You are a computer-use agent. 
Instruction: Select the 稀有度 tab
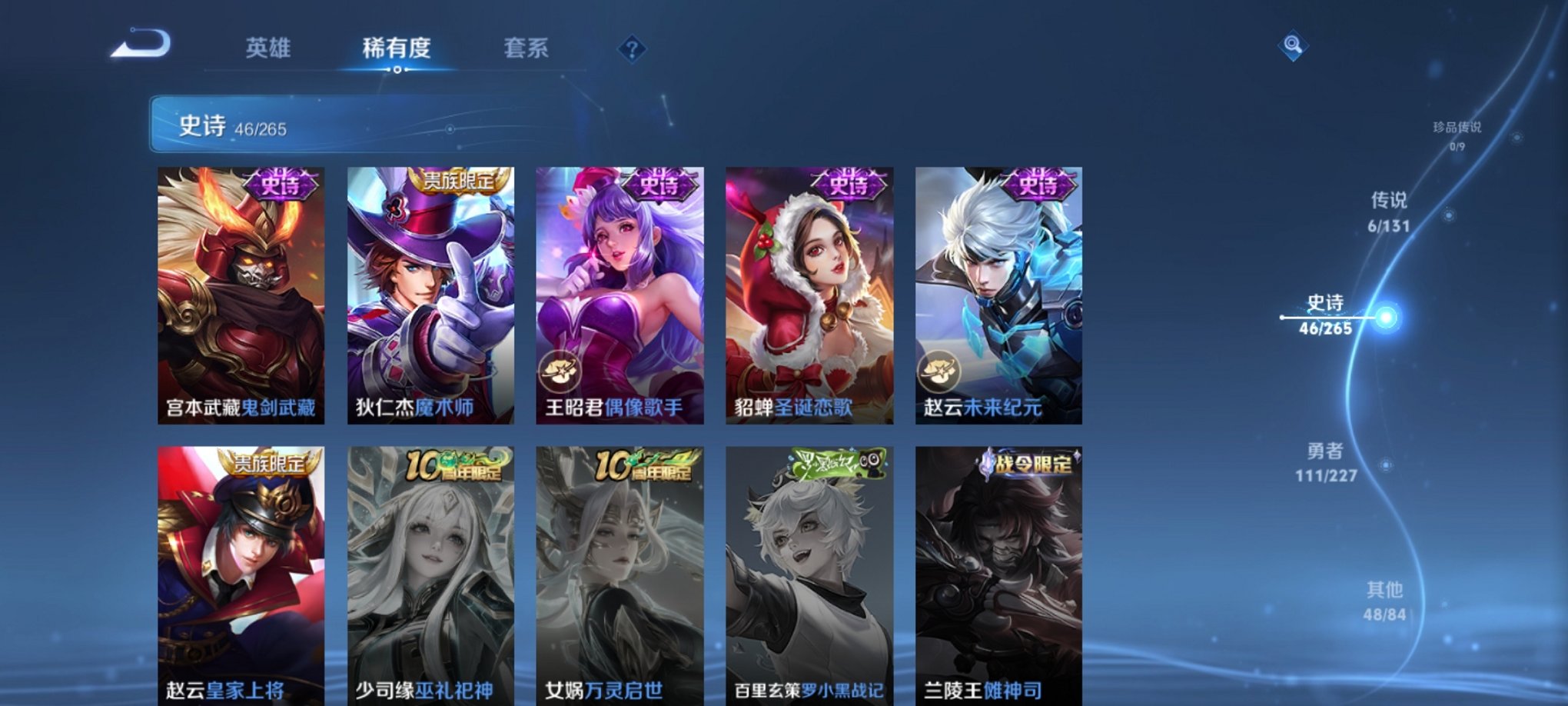[397, 48]
